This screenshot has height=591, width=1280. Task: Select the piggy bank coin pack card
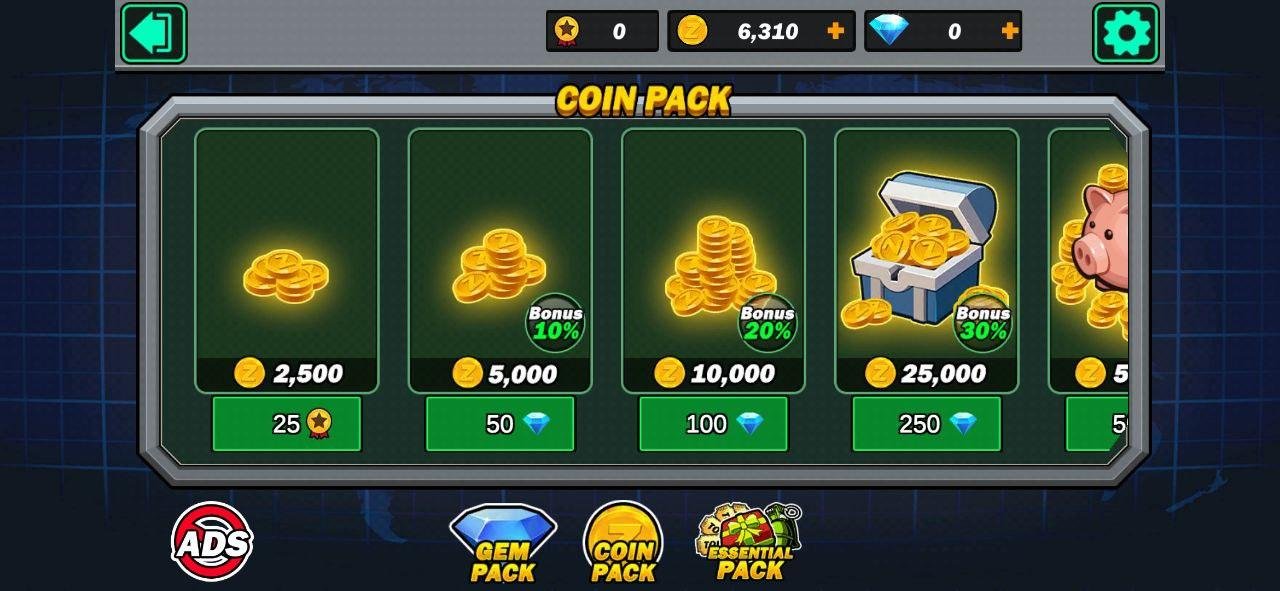pyautogui.click(x=1090, y=260)
